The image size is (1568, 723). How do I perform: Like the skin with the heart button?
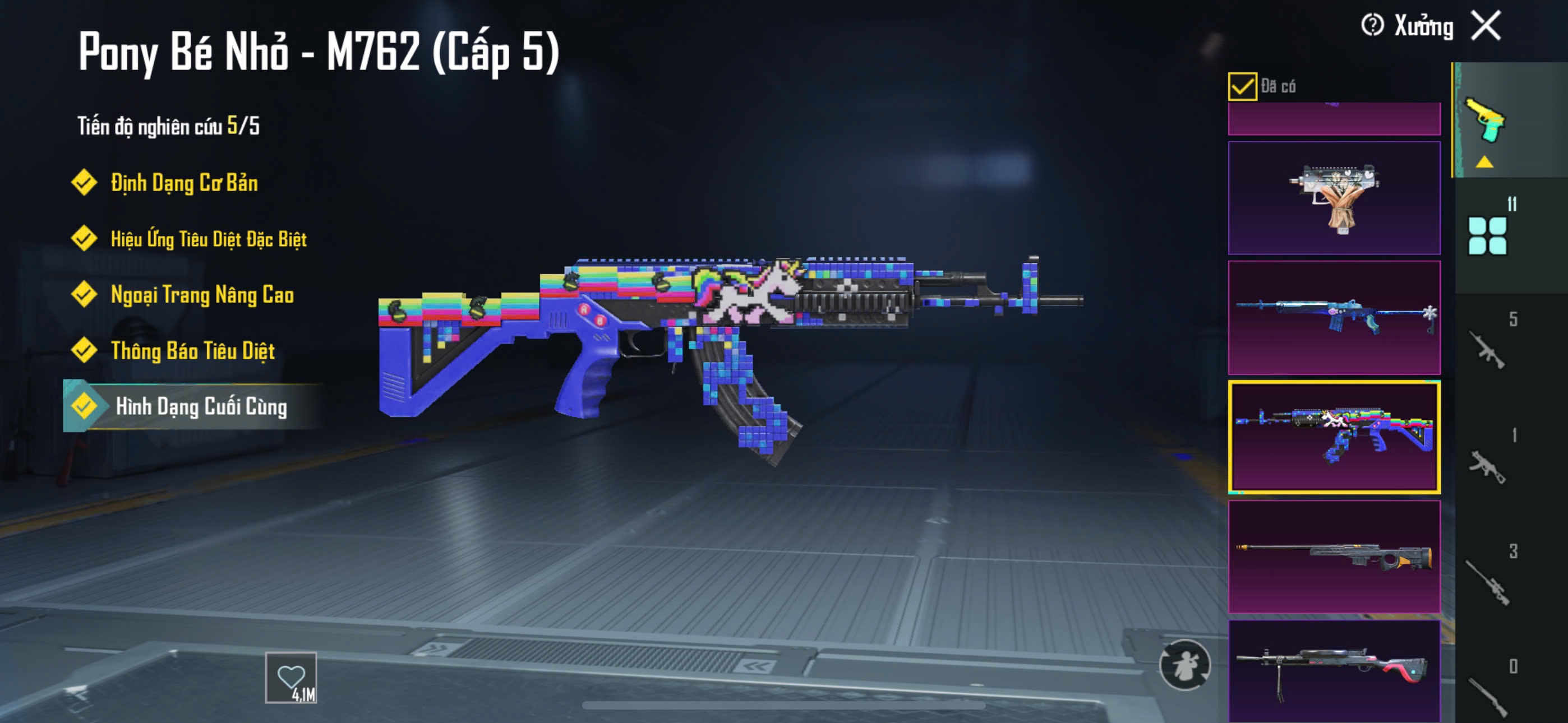291,678
